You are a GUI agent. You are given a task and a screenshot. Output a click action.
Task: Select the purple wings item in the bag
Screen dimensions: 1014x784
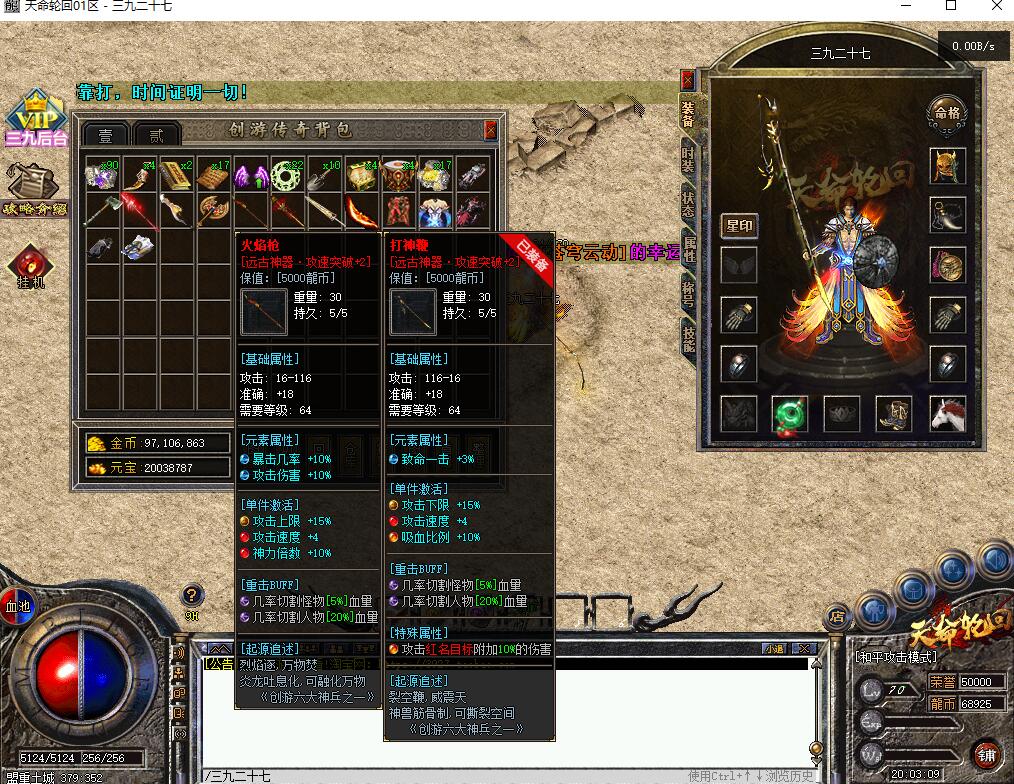(250, 176)
